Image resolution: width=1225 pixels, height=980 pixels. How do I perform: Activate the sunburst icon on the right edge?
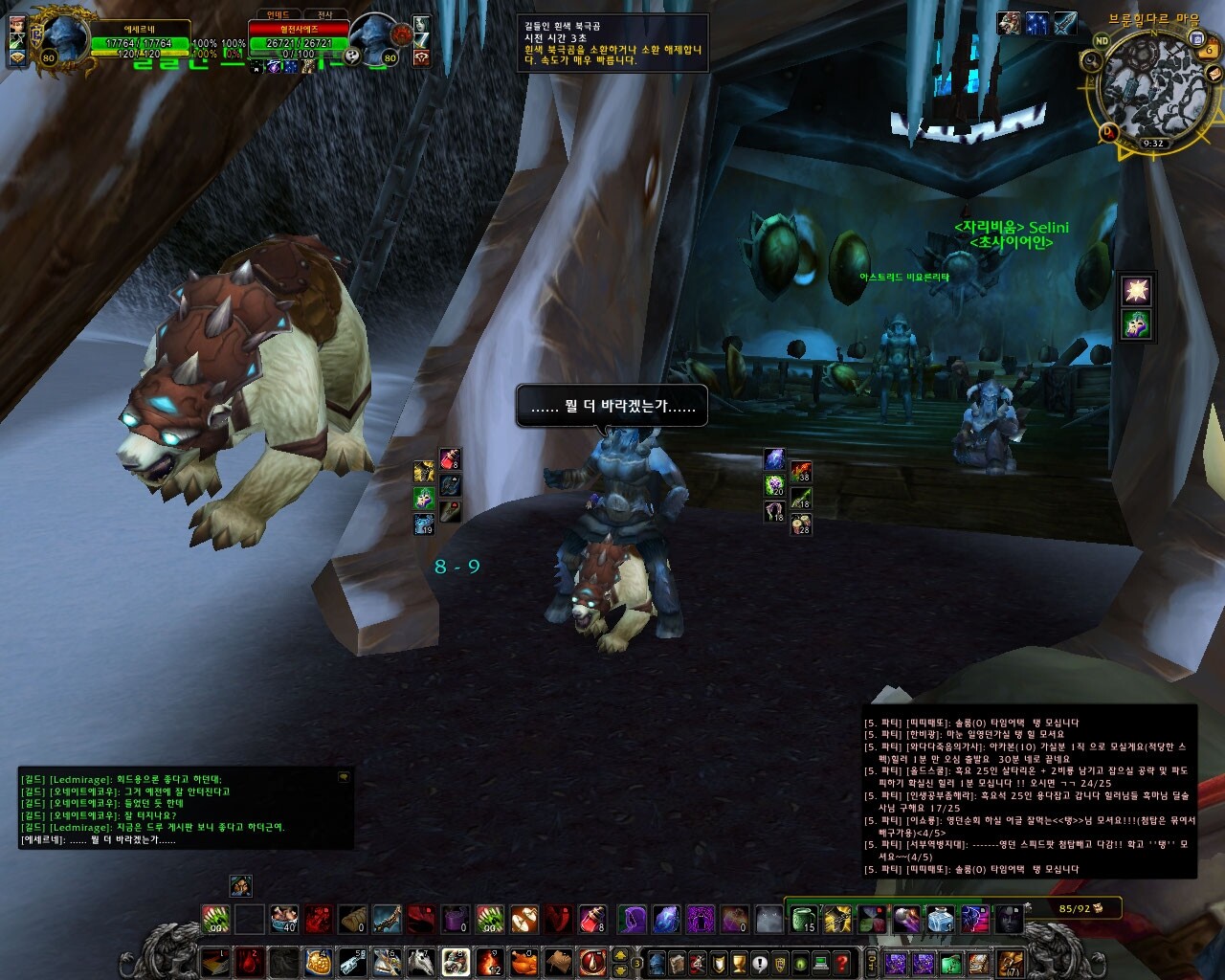1137,289
